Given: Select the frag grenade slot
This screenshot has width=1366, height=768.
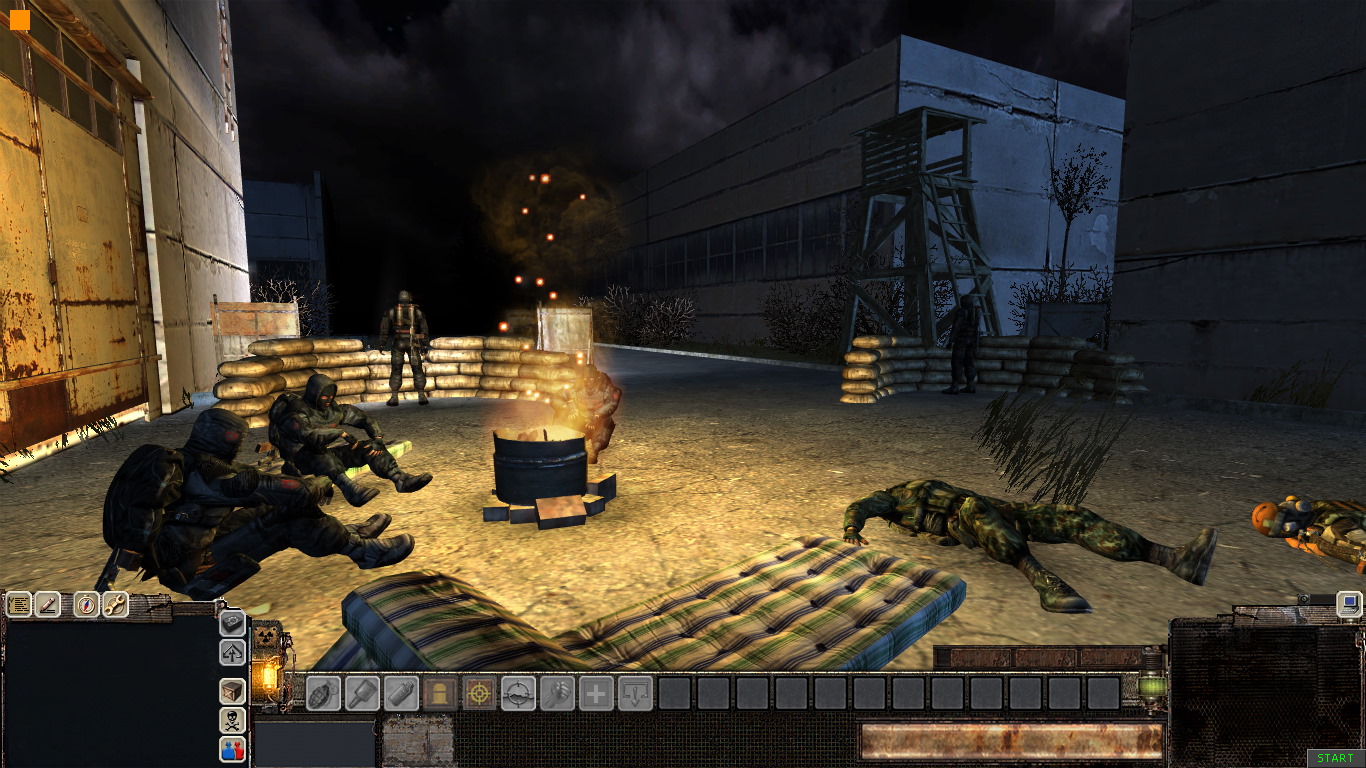Looking at the screenshot, I should pos(322,693).
